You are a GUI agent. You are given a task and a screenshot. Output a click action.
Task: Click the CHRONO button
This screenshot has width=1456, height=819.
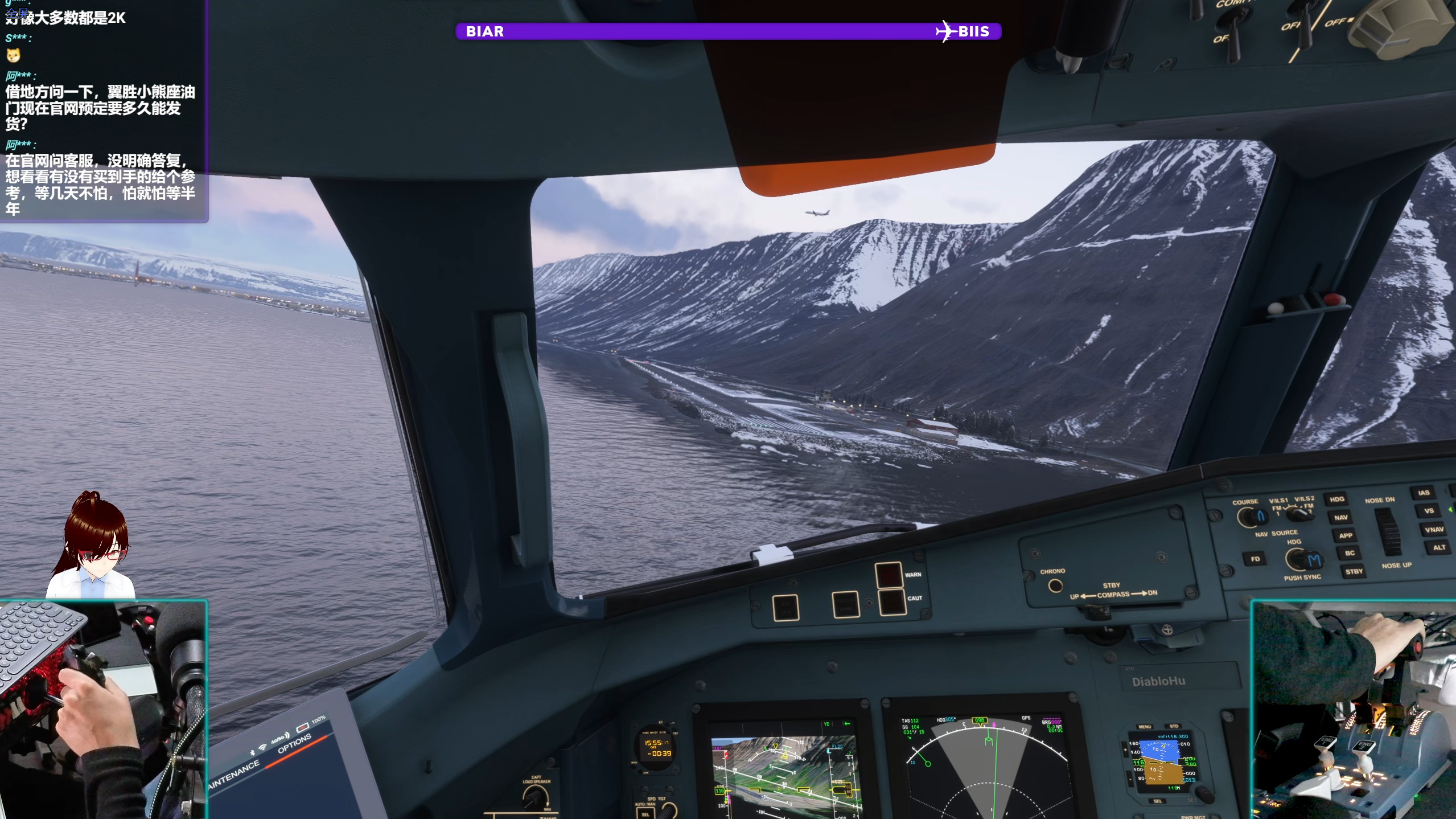tap(1055, 585)
